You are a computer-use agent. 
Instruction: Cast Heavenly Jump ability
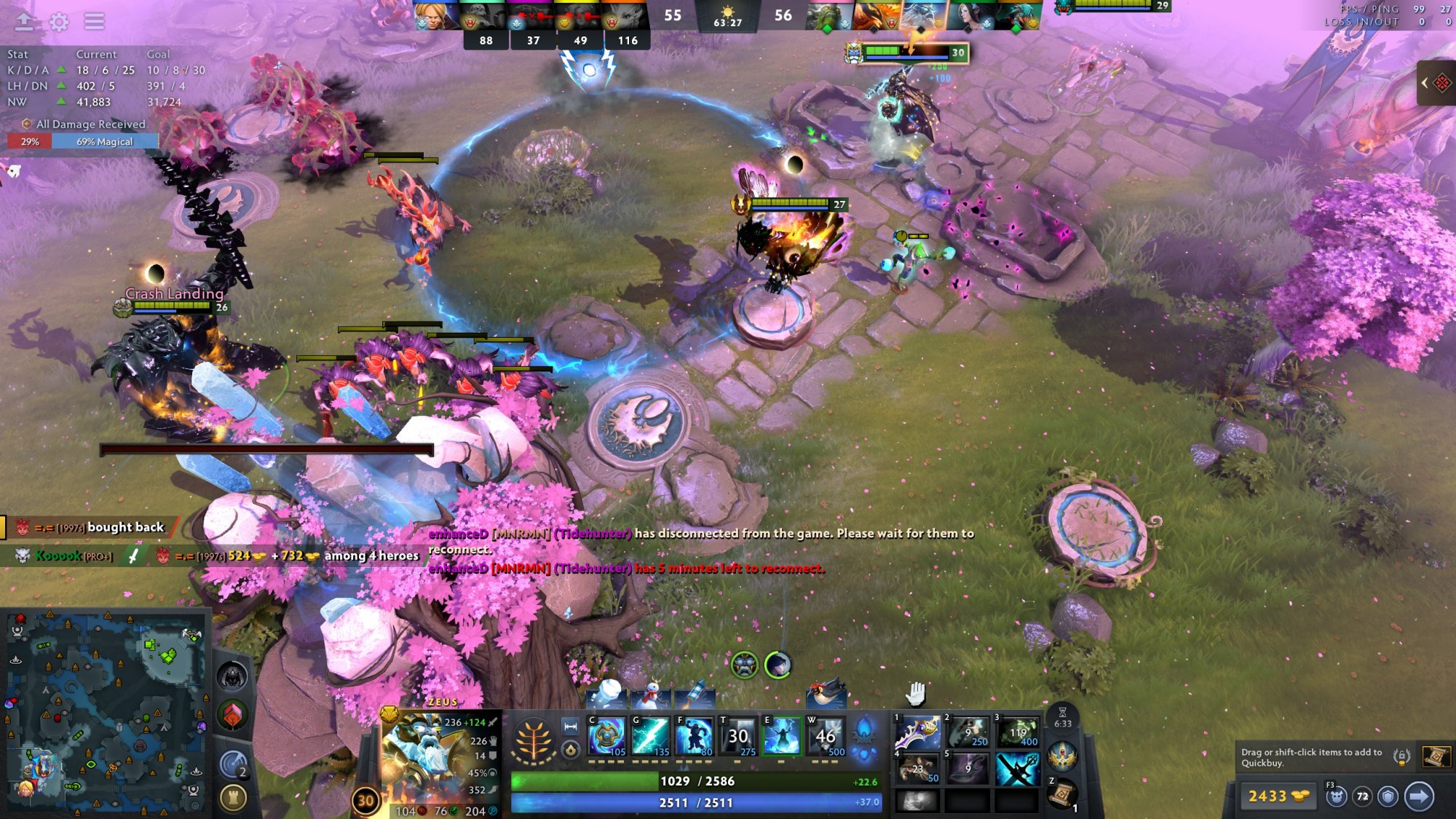click(694, 735)
